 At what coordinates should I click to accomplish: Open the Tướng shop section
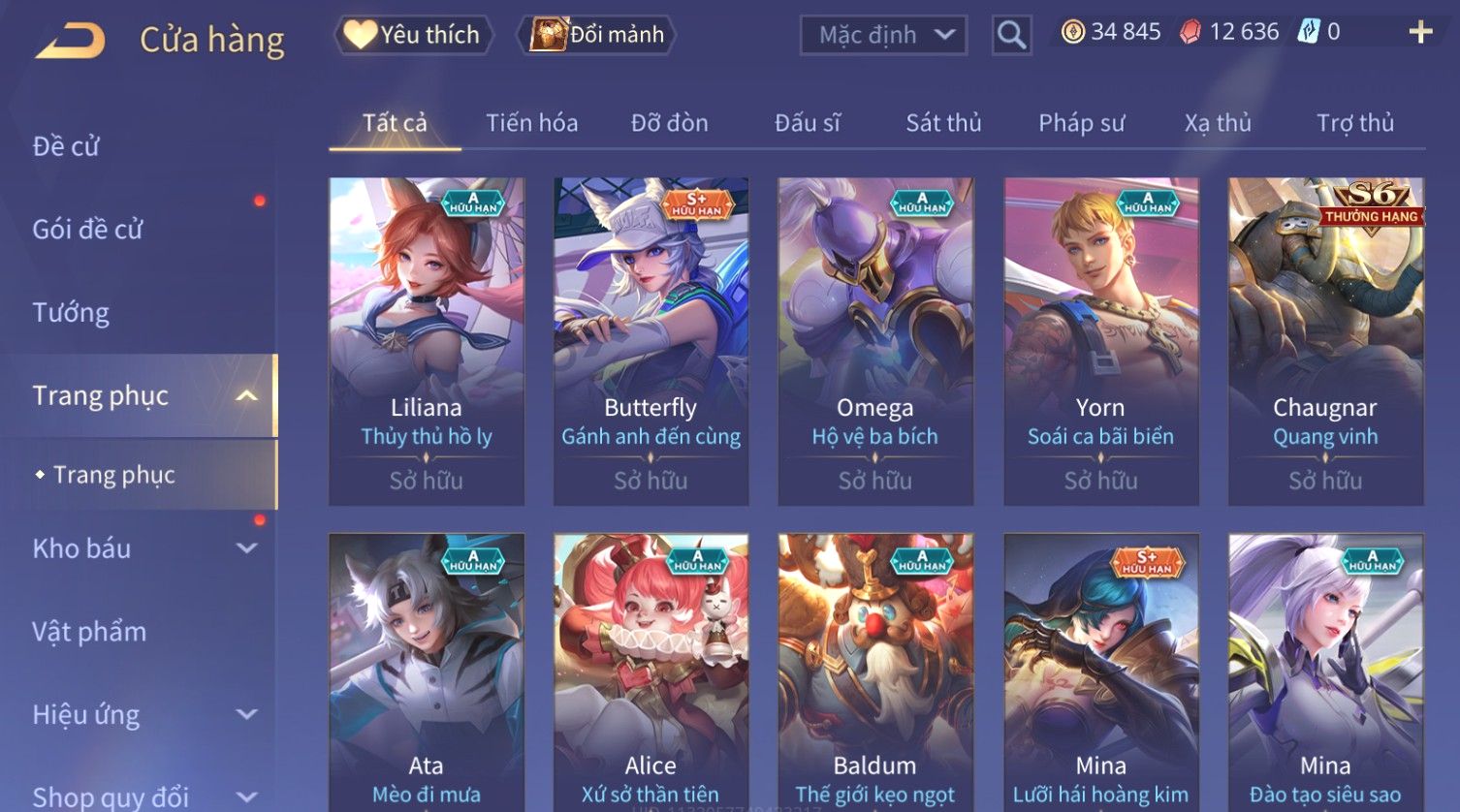pos(71,313)
